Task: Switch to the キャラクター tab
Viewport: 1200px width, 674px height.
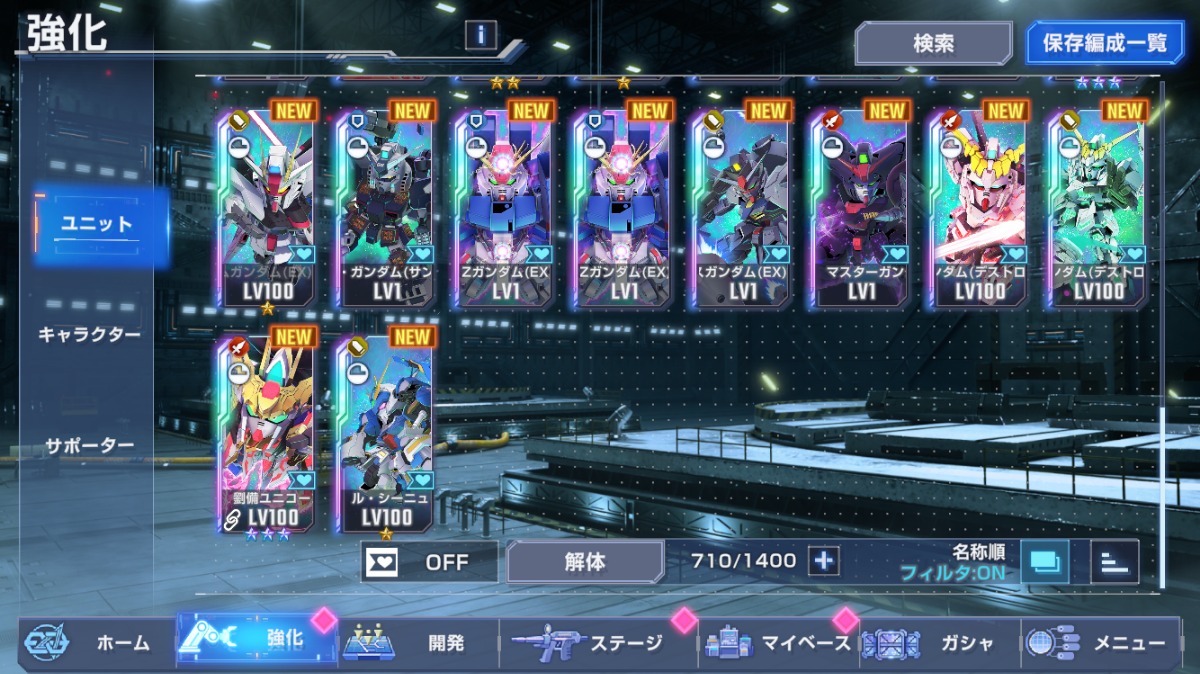Action: click(89, 334)
